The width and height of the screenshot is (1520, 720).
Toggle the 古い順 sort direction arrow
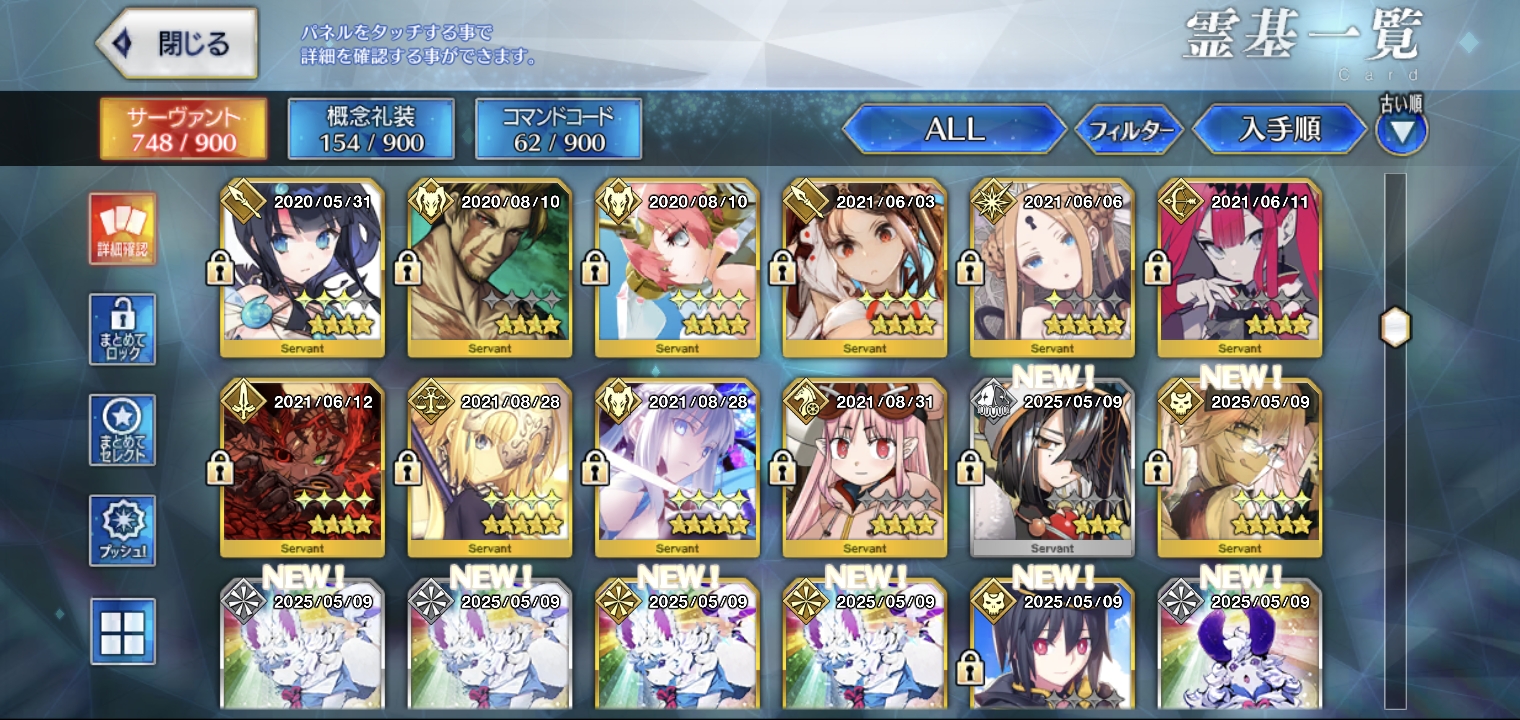[x=1402, y=131]
